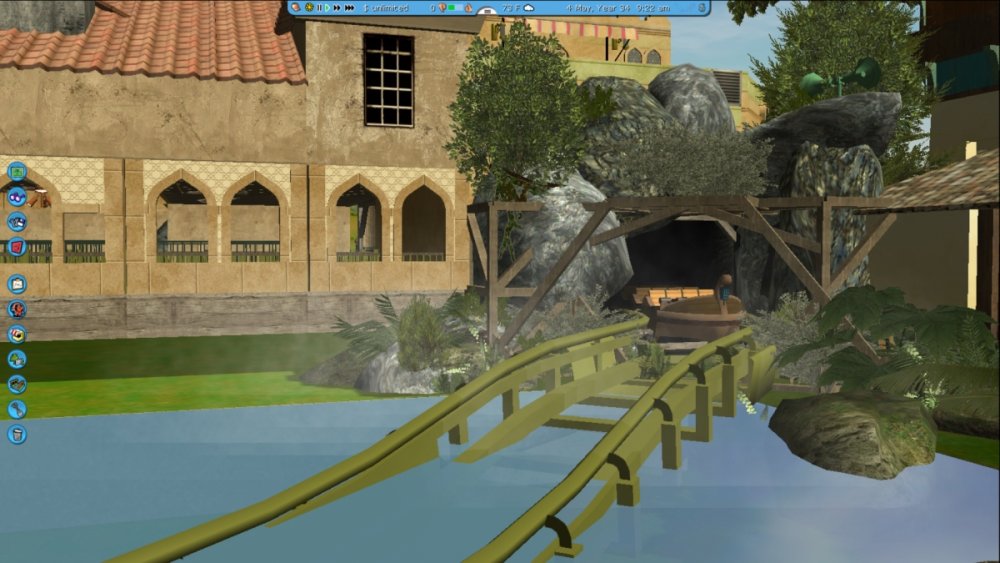Image resolution: width=1000 pixels, height=563 pixels.
Task: Open the park management clipboard icon
Action: tap(17, 284)
